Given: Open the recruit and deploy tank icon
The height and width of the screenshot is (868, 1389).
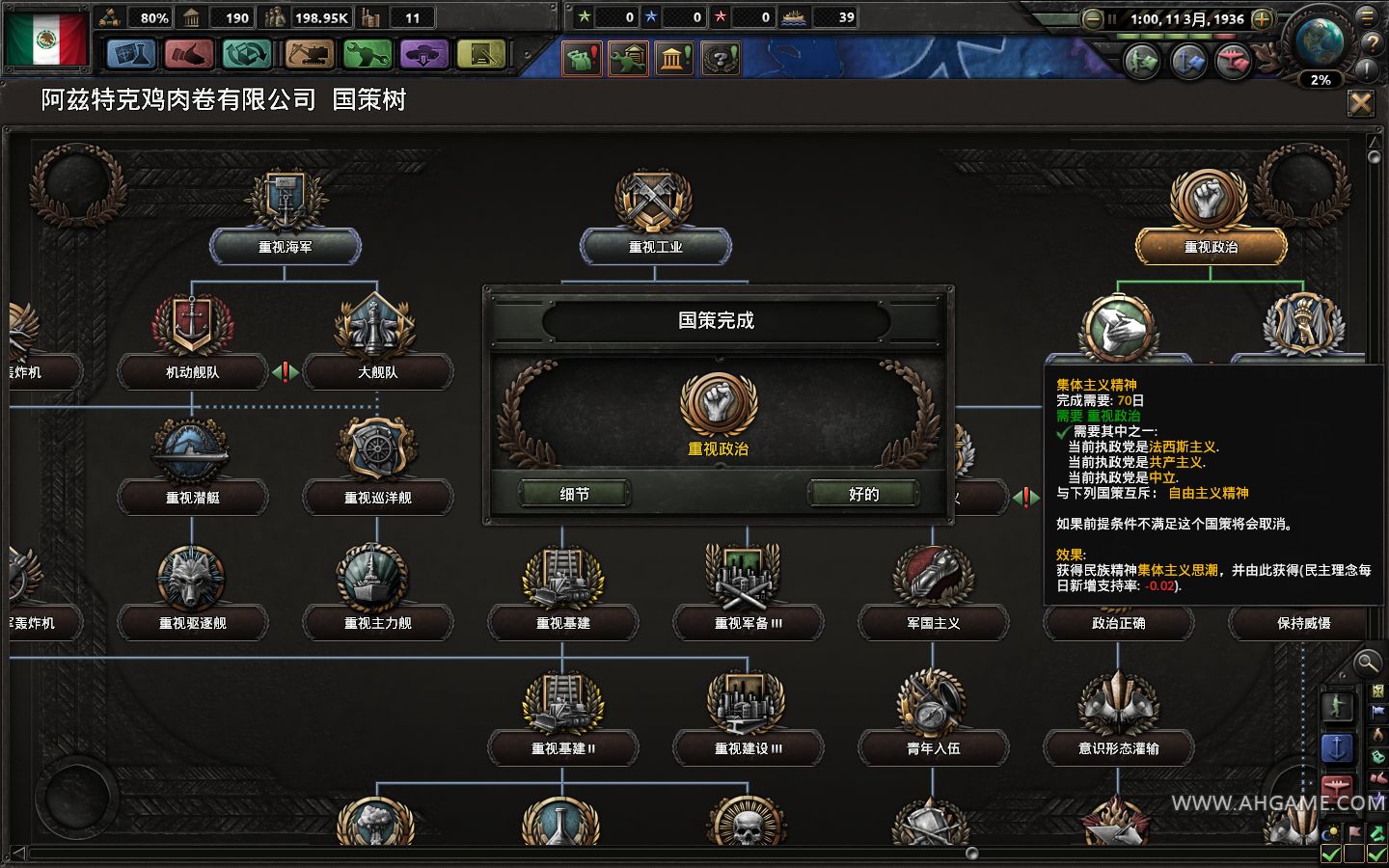Looking at the screenshot, I should [424, 56].
